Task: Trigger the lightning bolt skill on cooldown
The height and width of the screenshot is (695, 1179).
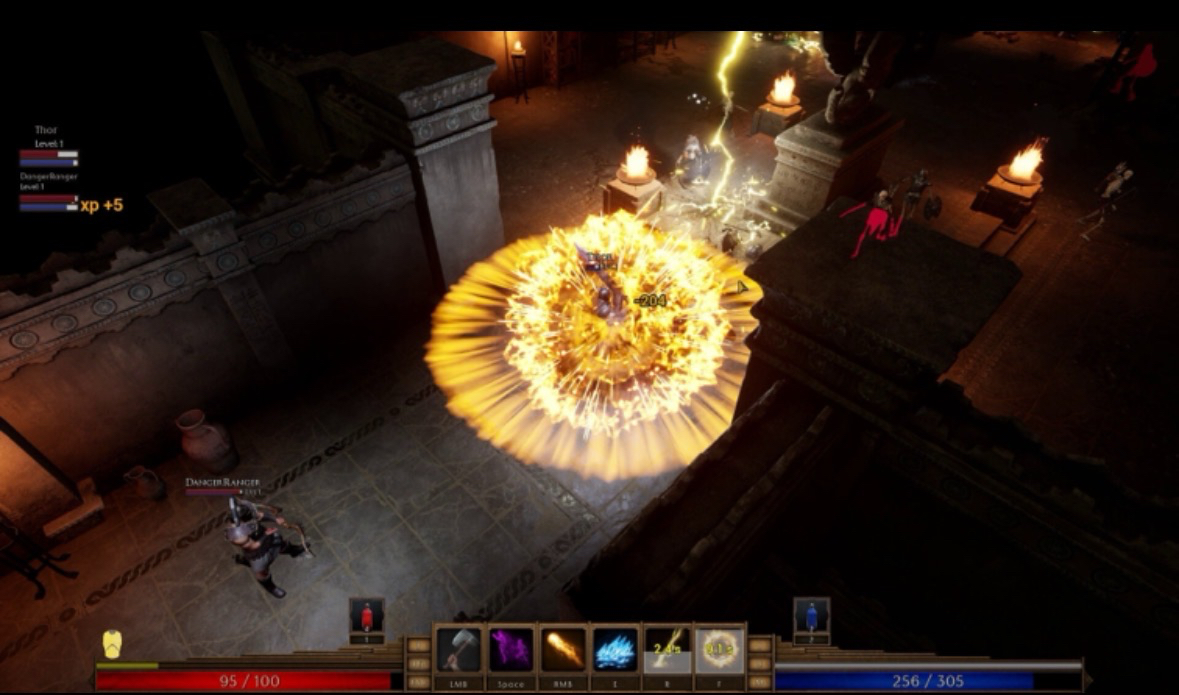Action: point(667,650)
